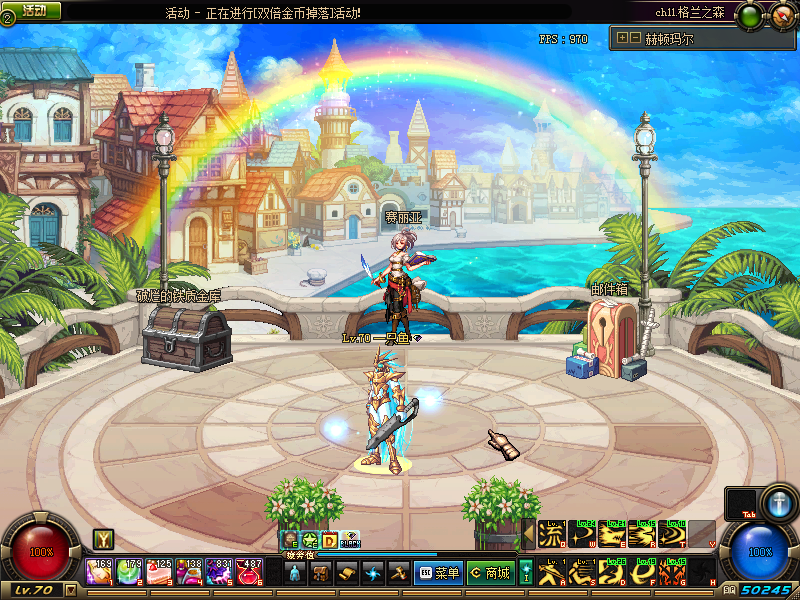Open the treasure chest inventory icon

click(320, 573)
